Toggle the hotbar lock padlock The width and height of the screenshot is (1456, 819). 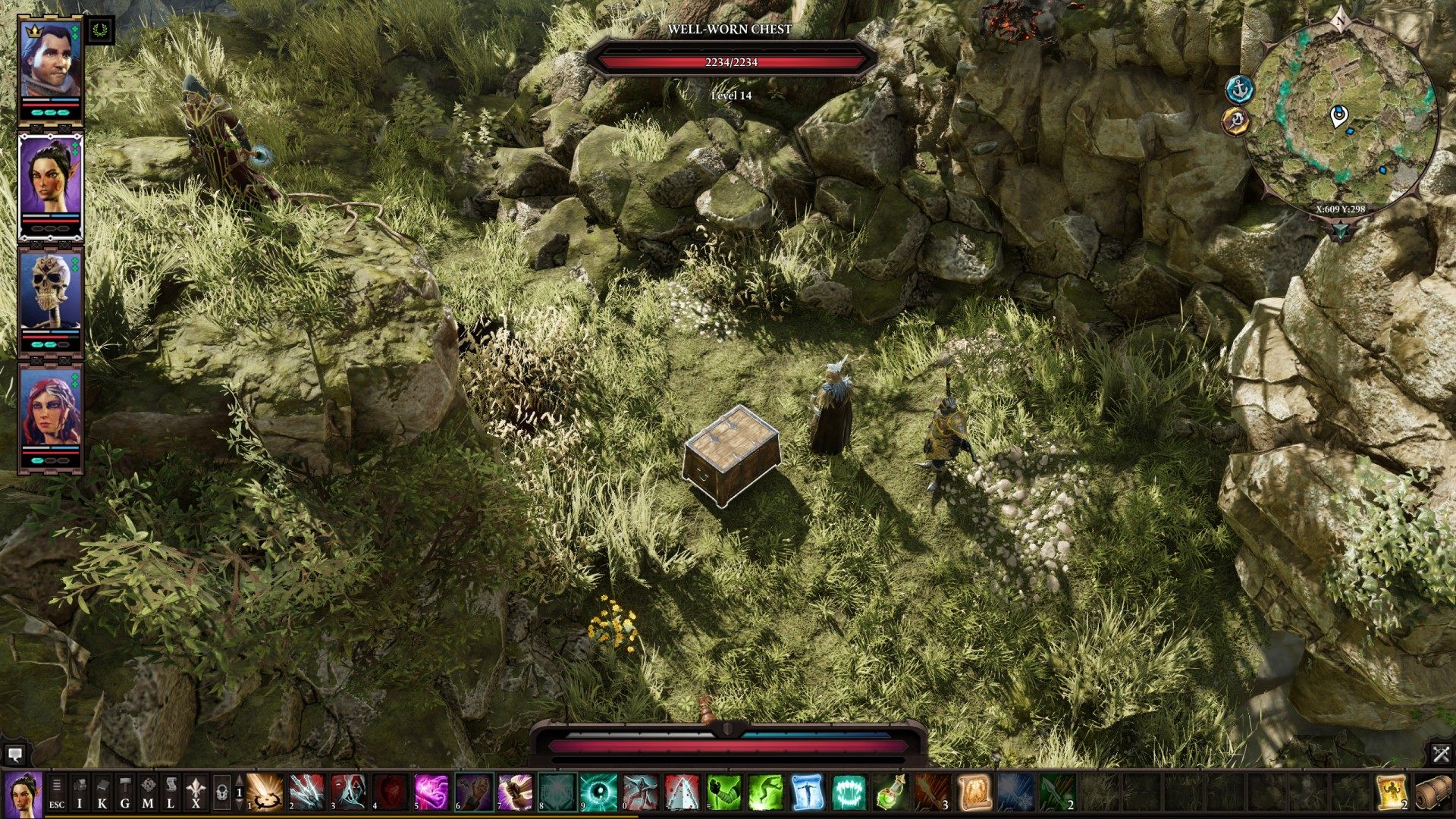(x=221, y=793)
